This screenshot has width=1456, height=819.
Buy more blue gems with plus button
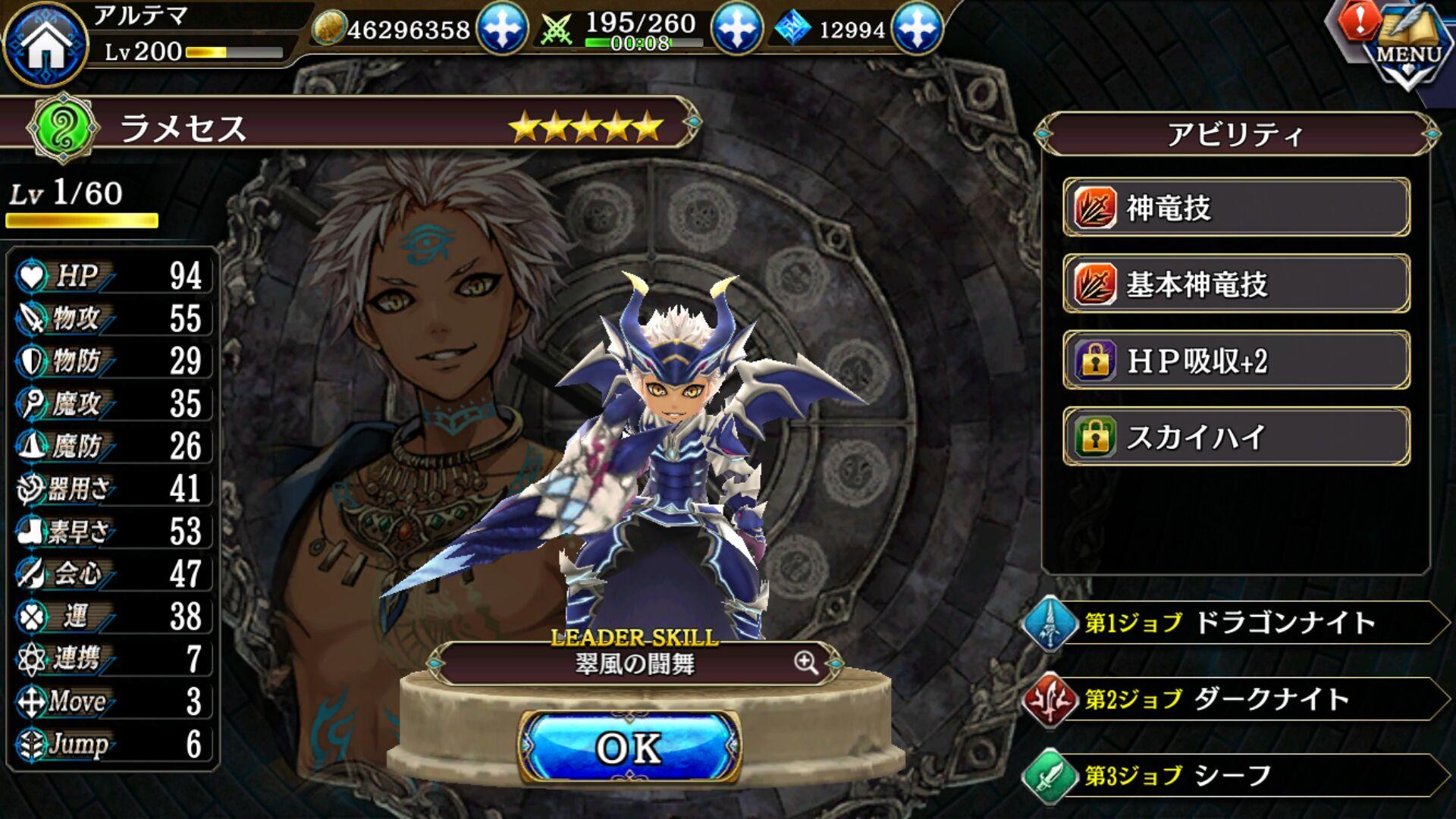pyautogui.click(x=917, y=28)
